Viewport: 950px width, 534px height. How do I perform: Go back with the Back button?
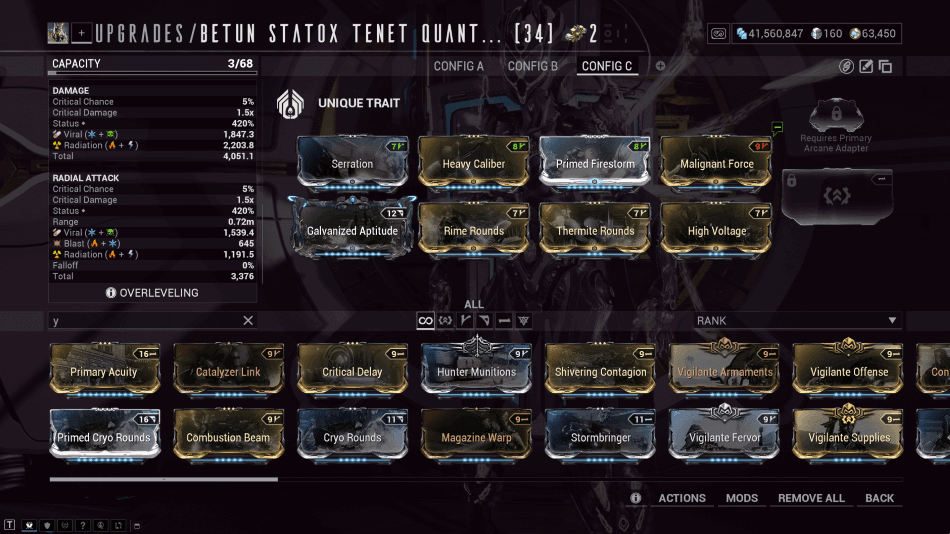[880, 498]
